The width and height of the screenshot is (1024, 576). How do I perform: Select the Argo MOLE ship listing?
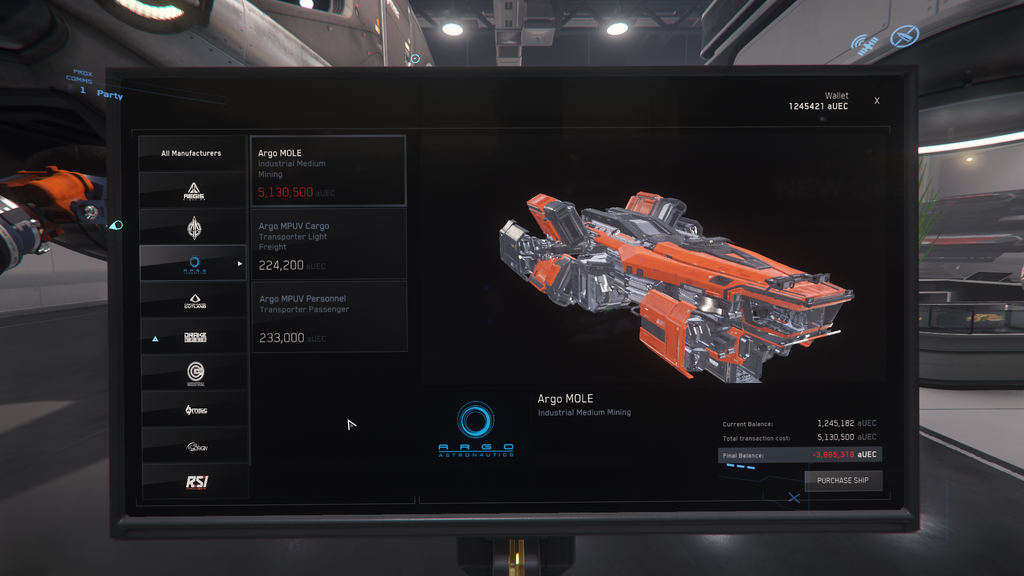328,171
